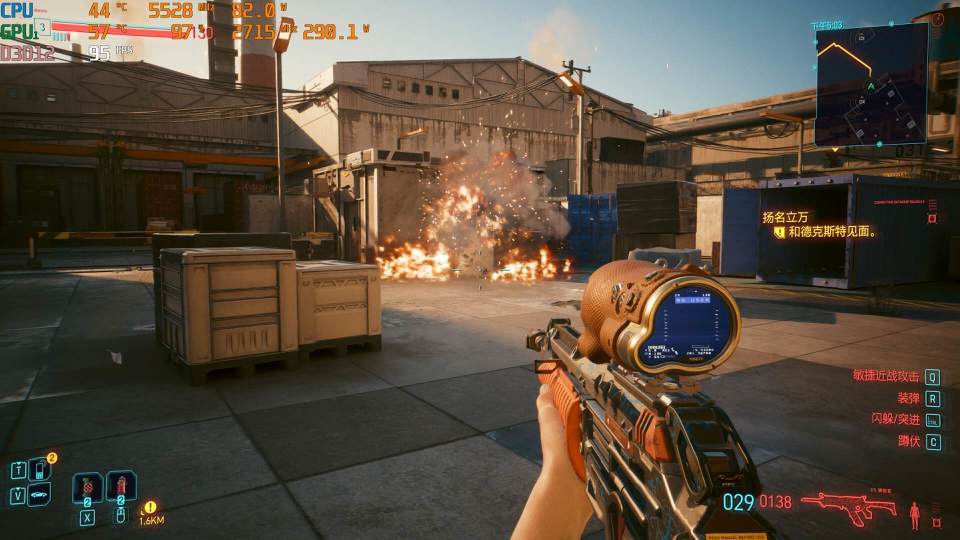Open the minimap in the corner

(x=871, y=85)
